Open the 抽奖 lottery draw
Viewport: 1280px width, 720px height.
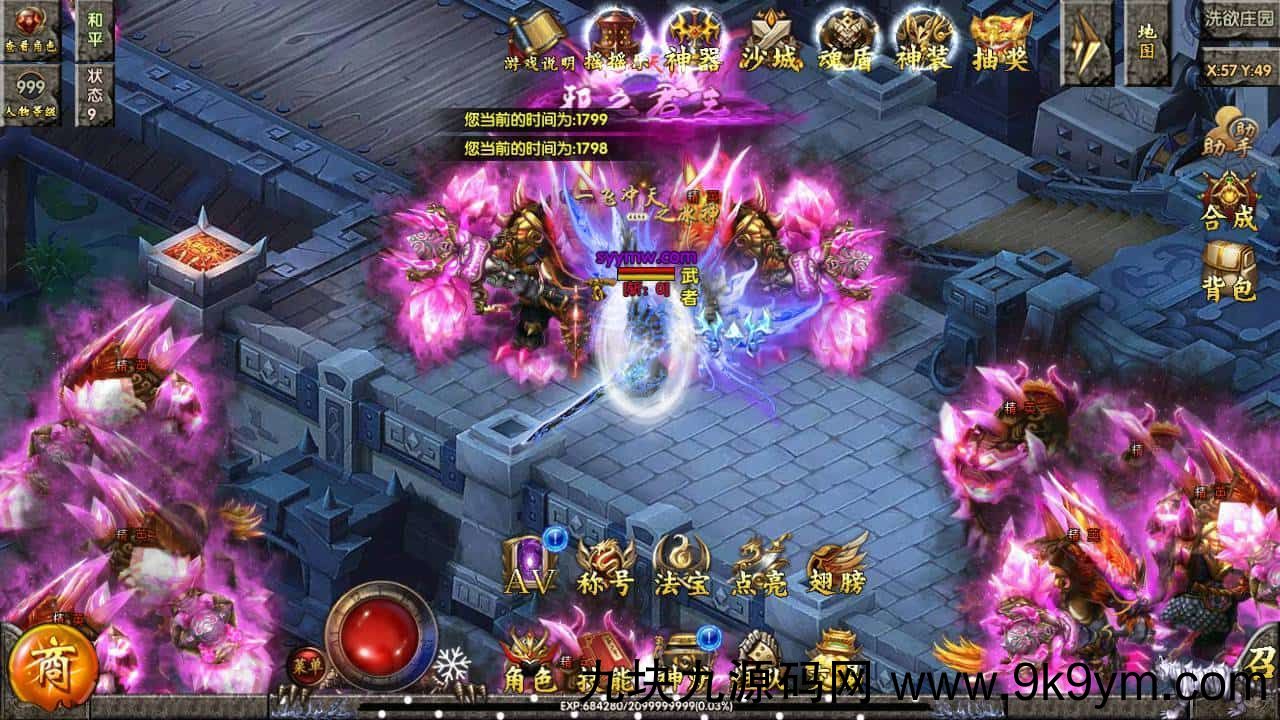coord(1001,42)
